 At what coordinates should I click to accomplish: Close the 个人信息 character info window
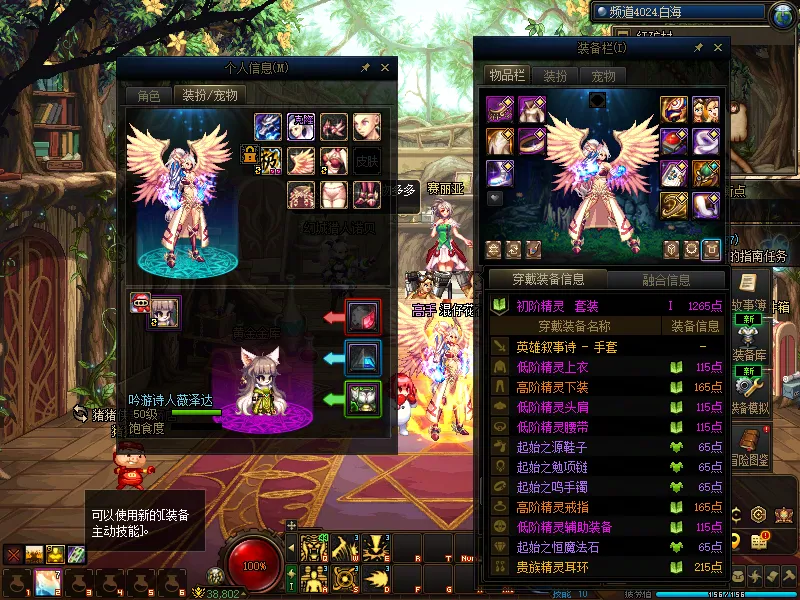click(383, 68)
